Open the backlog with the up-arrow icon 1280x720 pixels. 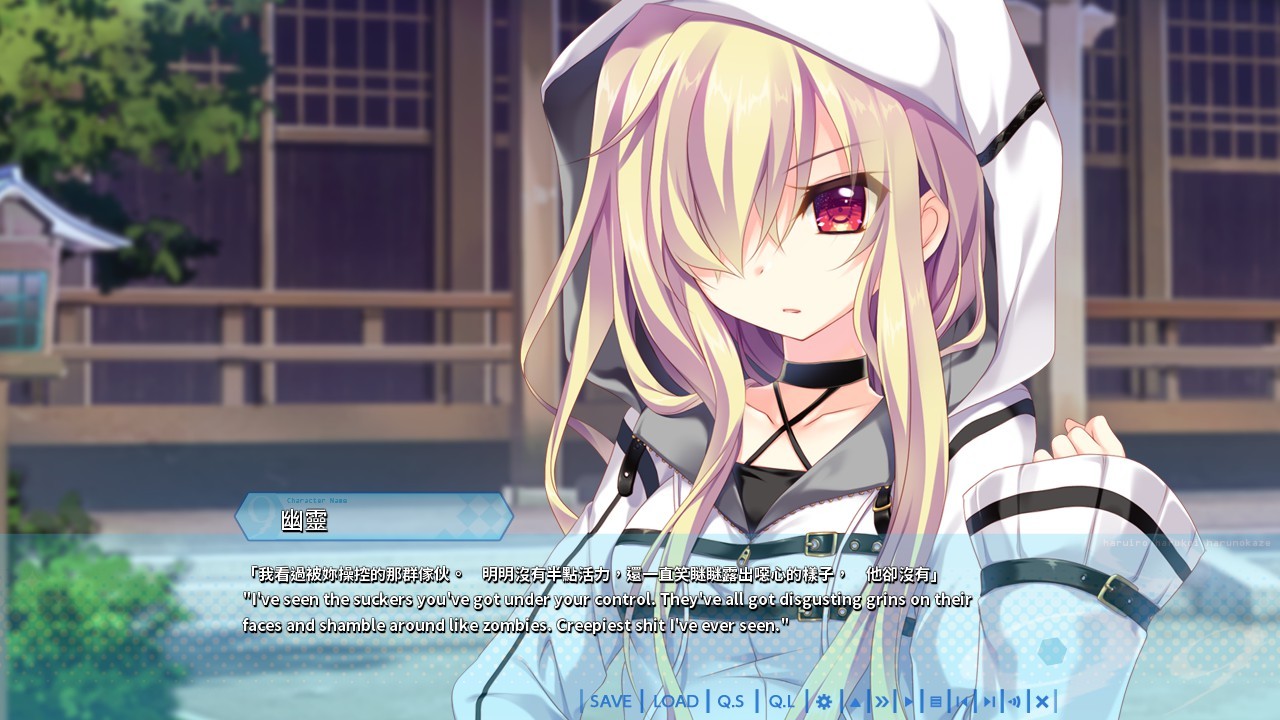click(x=854, y=701)
